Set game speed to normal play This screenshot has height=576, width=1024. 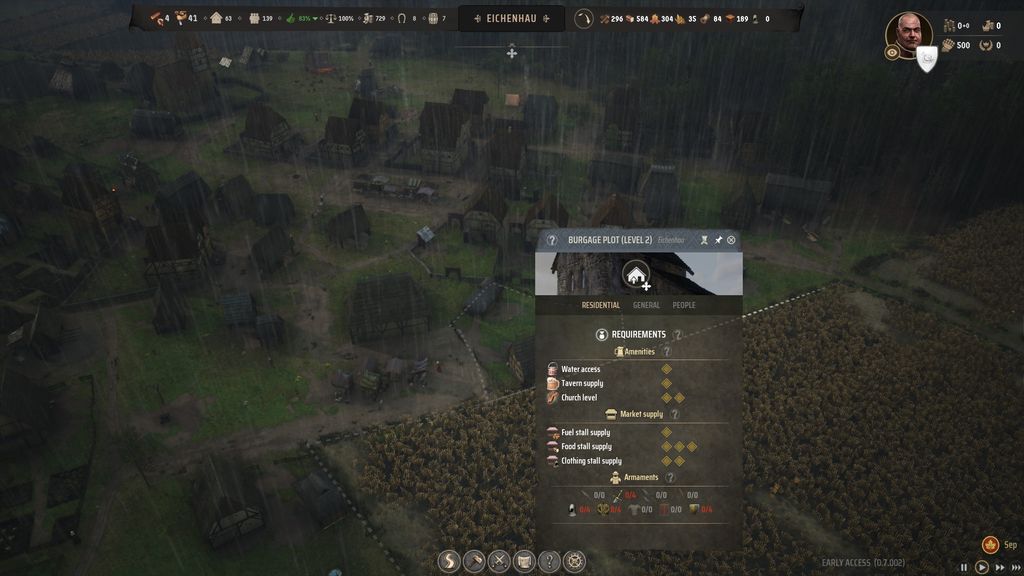click(982, 567)
